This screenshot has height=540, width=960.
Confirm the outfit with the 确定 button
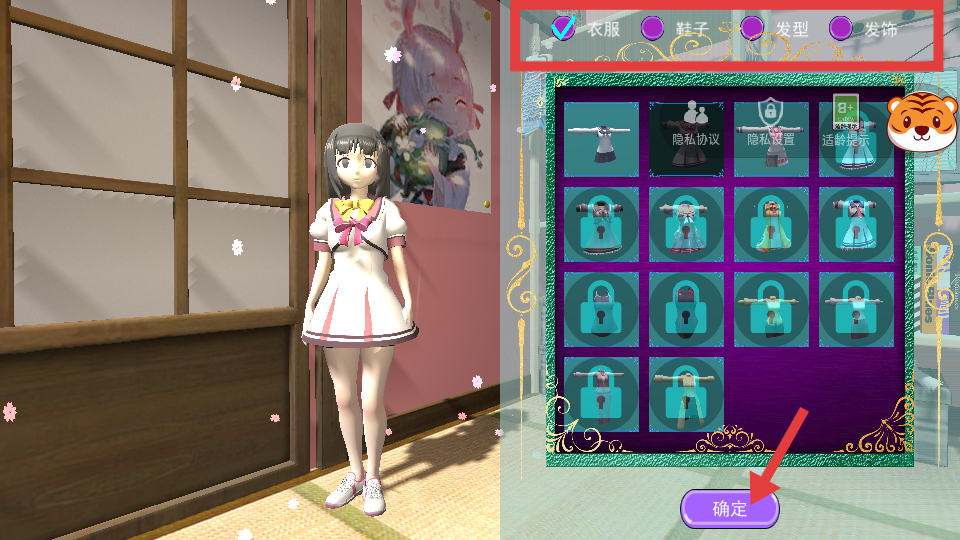(730, 508)
